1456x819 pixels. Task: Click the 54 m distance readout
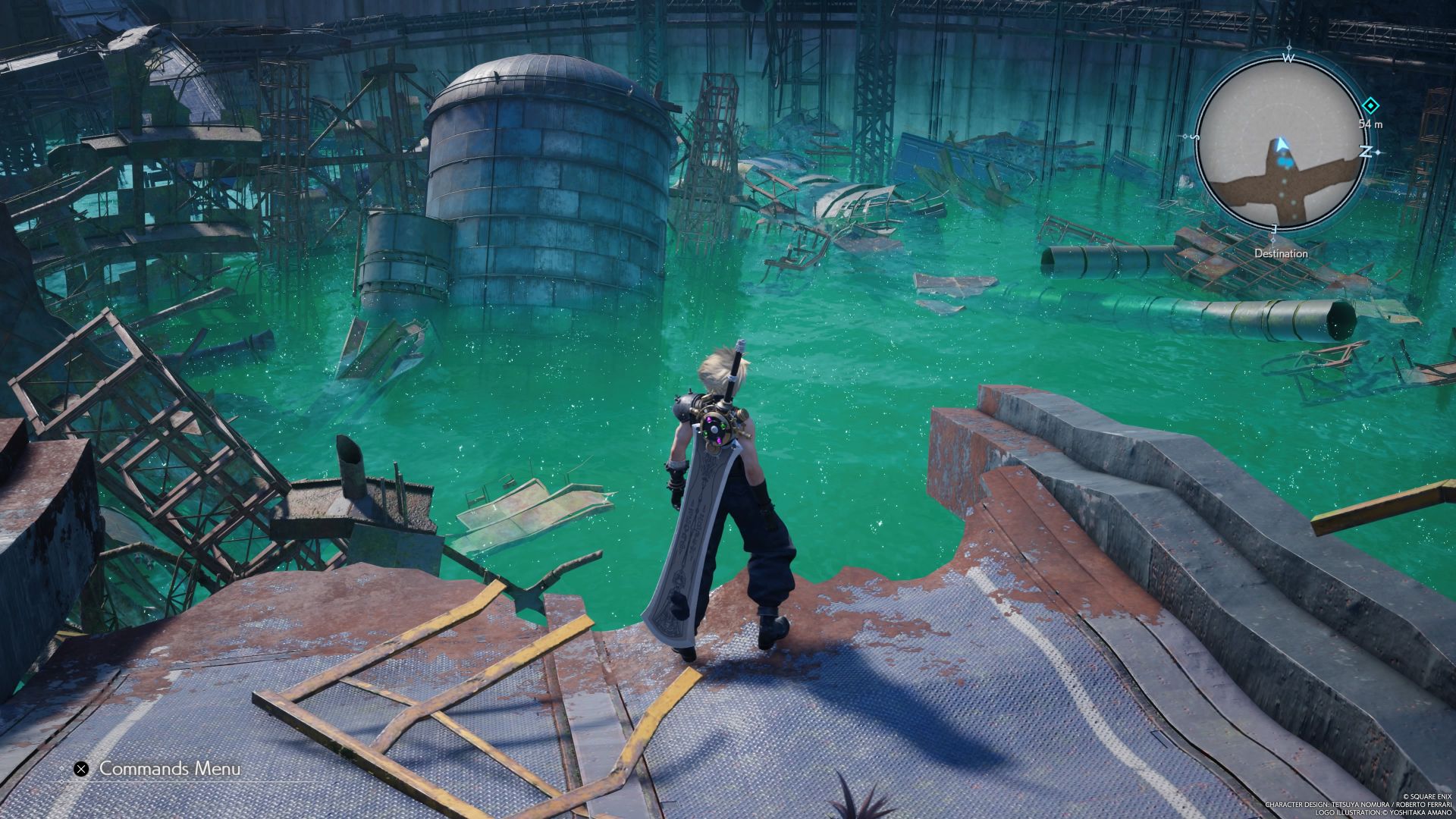pos(1371,124)
